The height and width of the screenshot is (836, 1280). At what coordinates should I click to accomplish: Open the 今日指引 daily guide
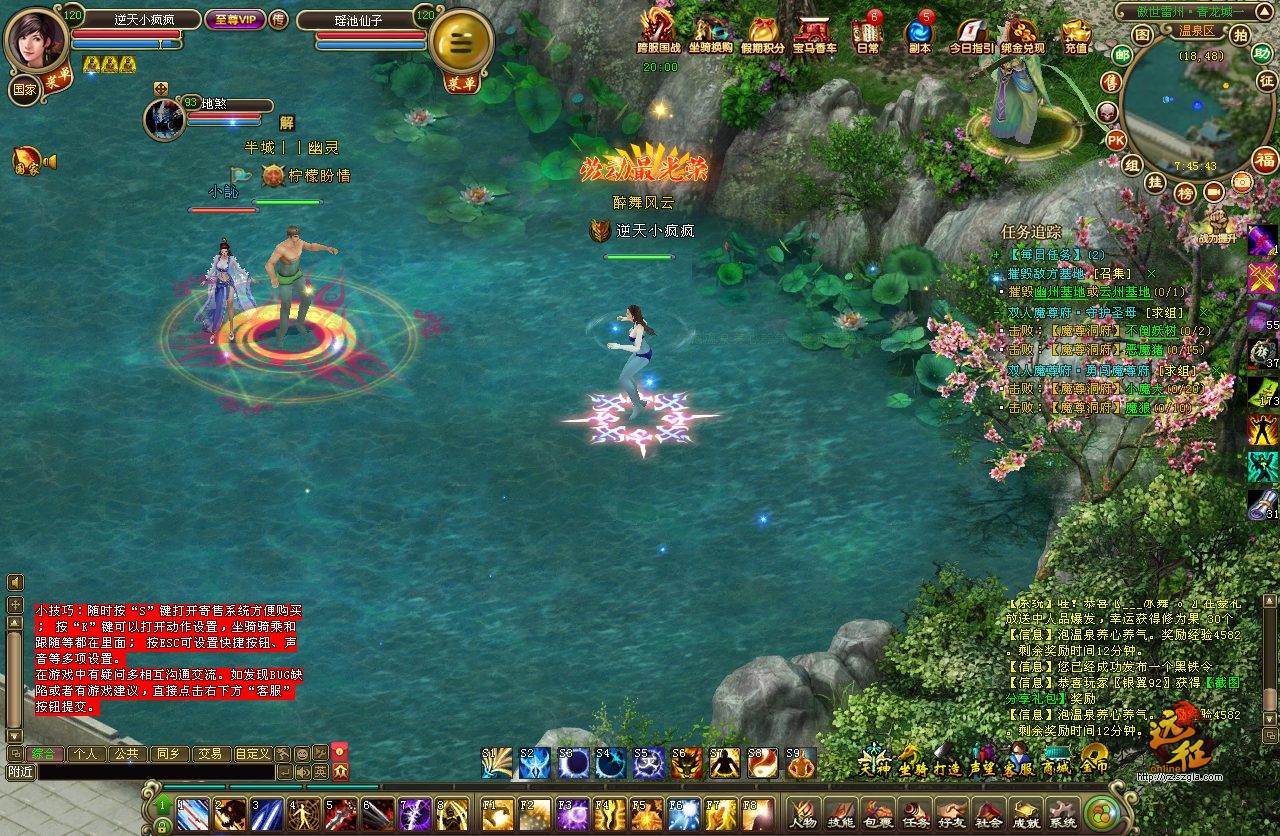click(x=971, y=33)
